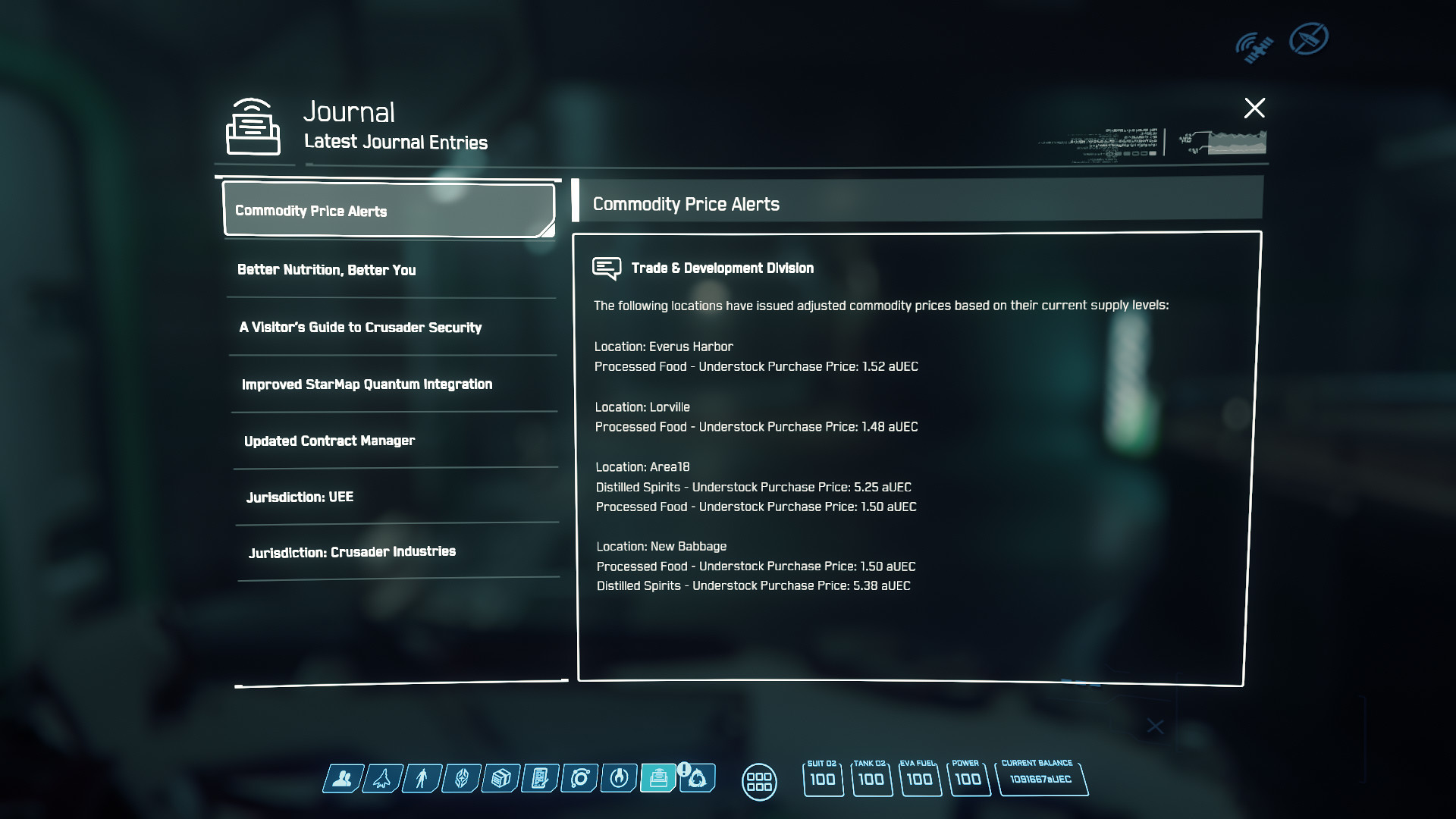Image resolution: width=1456 pixels, height=819 pixels.
Task: Open the recycle-arrows app with alert badge
Action: click(x=698, y=779)
